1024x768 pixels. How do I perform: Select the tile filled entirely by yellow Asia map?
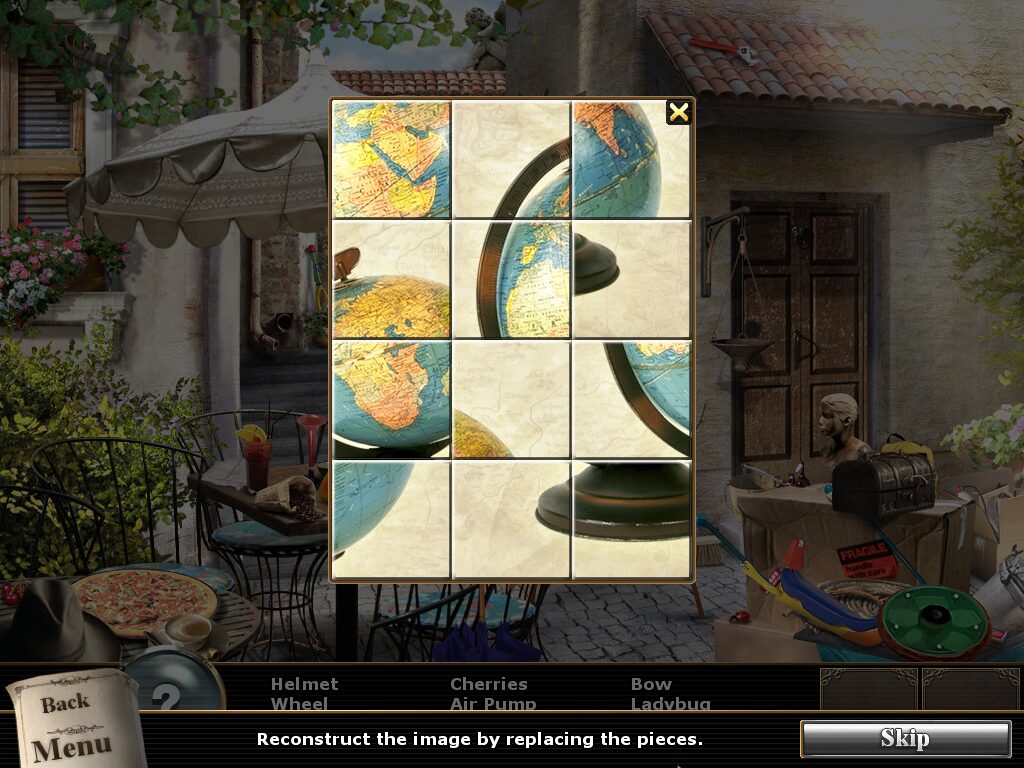pyautogui.click(x=391, y=159)
